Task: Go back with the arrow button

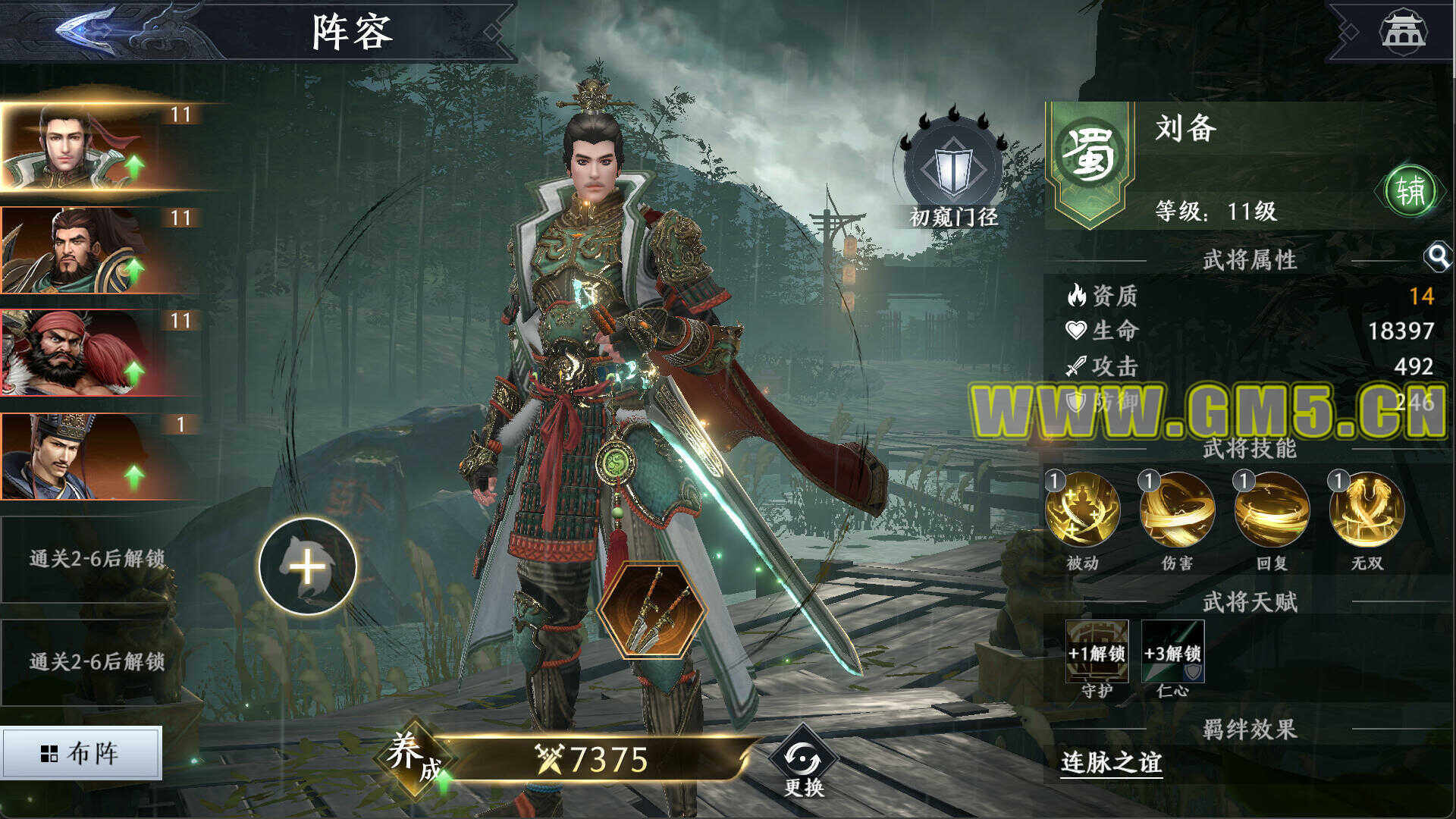Action: click(87, 32)
